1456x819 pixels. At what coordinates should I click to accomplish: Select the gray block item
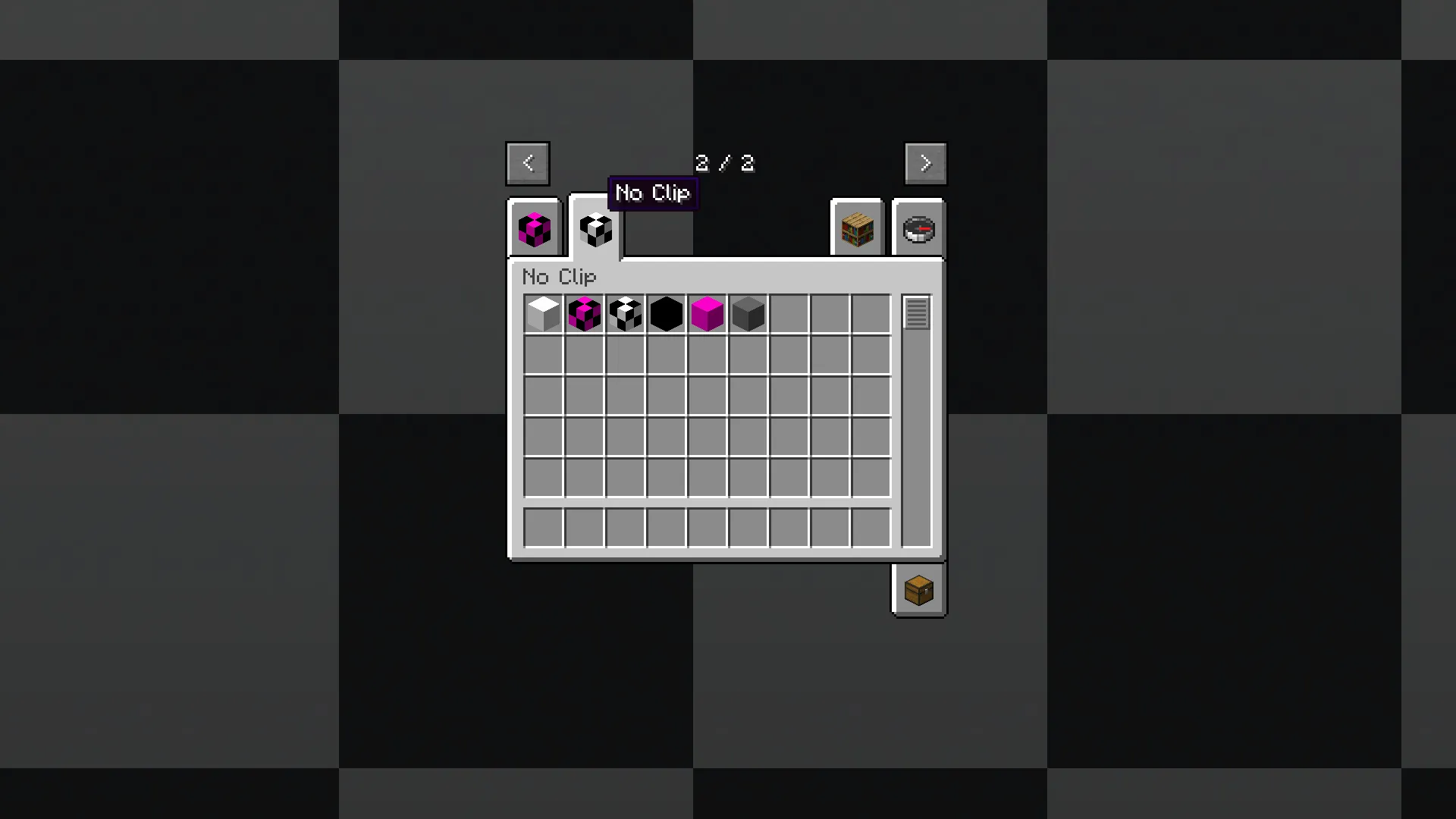(x=748, y=313)
